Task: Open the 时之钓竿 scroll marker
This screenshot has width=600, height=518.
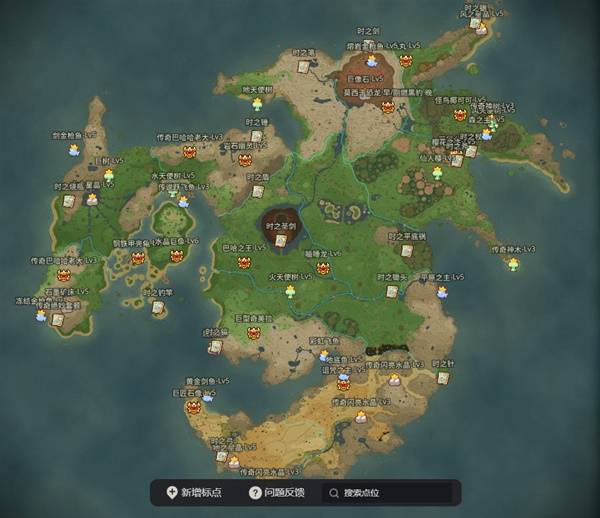Action: click(157, 307)
